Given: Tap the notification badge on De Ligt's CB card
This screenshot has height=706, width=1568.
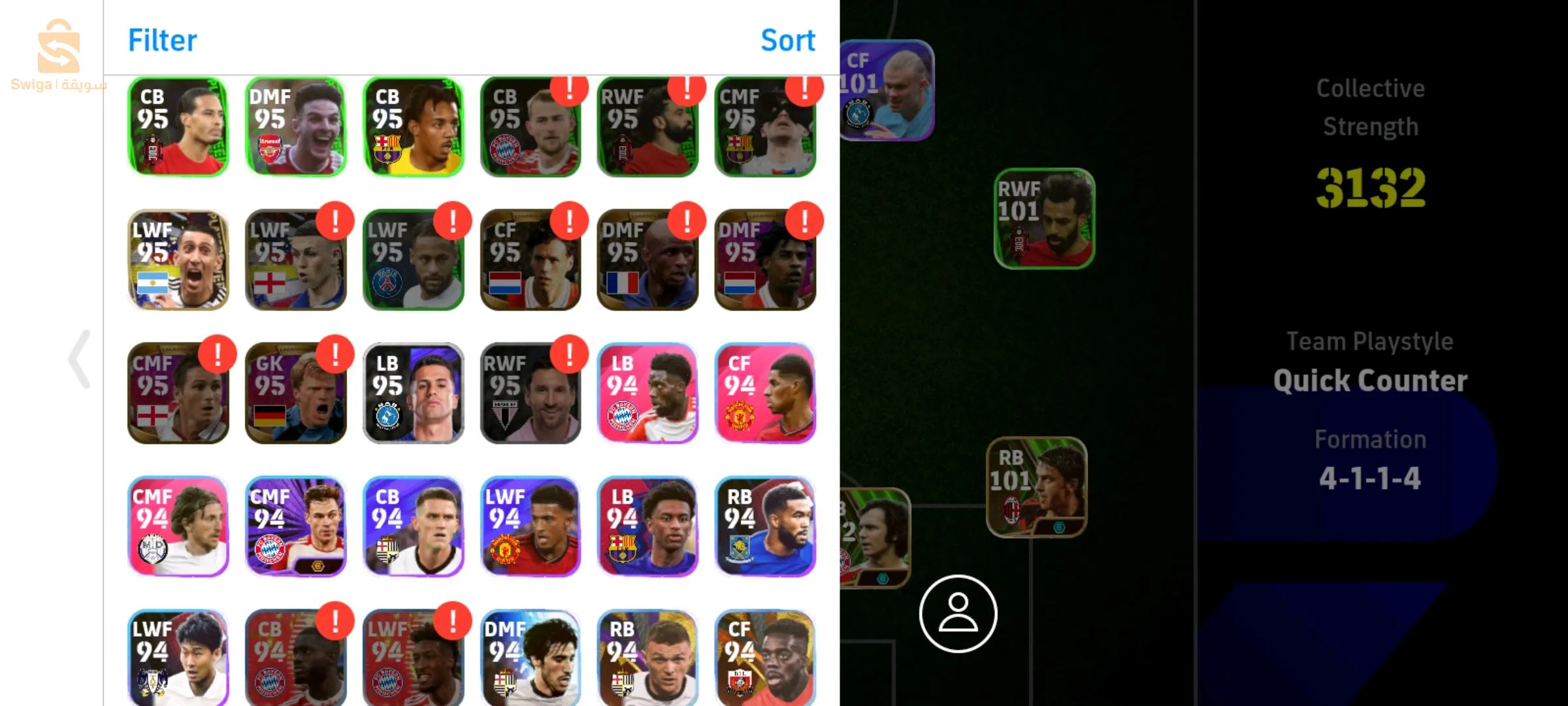Looking at the screenshot, I should pos(570,92).
